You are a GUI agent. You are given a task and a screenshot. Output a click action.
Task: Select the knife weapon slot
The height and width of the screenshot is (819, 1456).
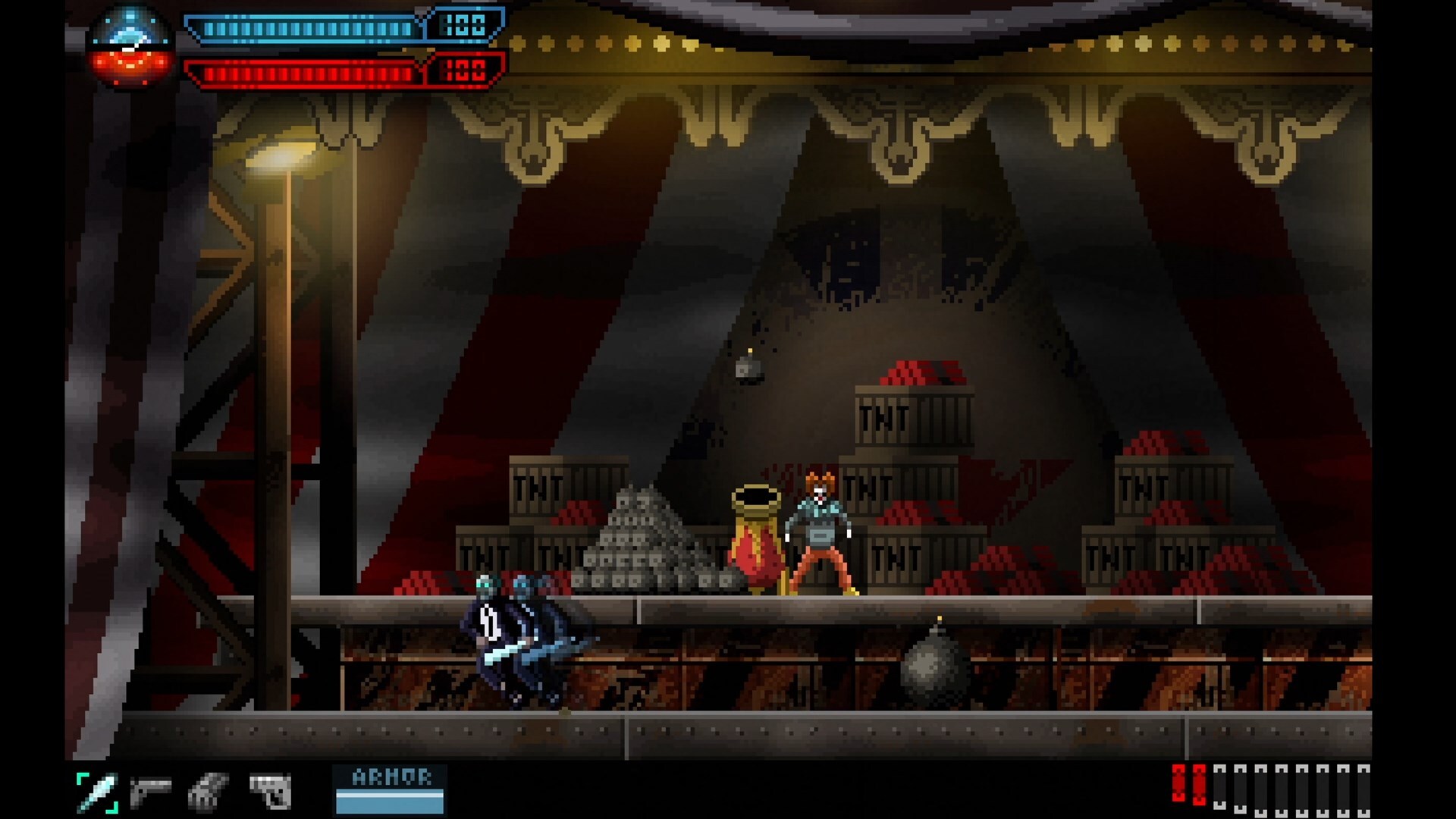pos(98,792)
